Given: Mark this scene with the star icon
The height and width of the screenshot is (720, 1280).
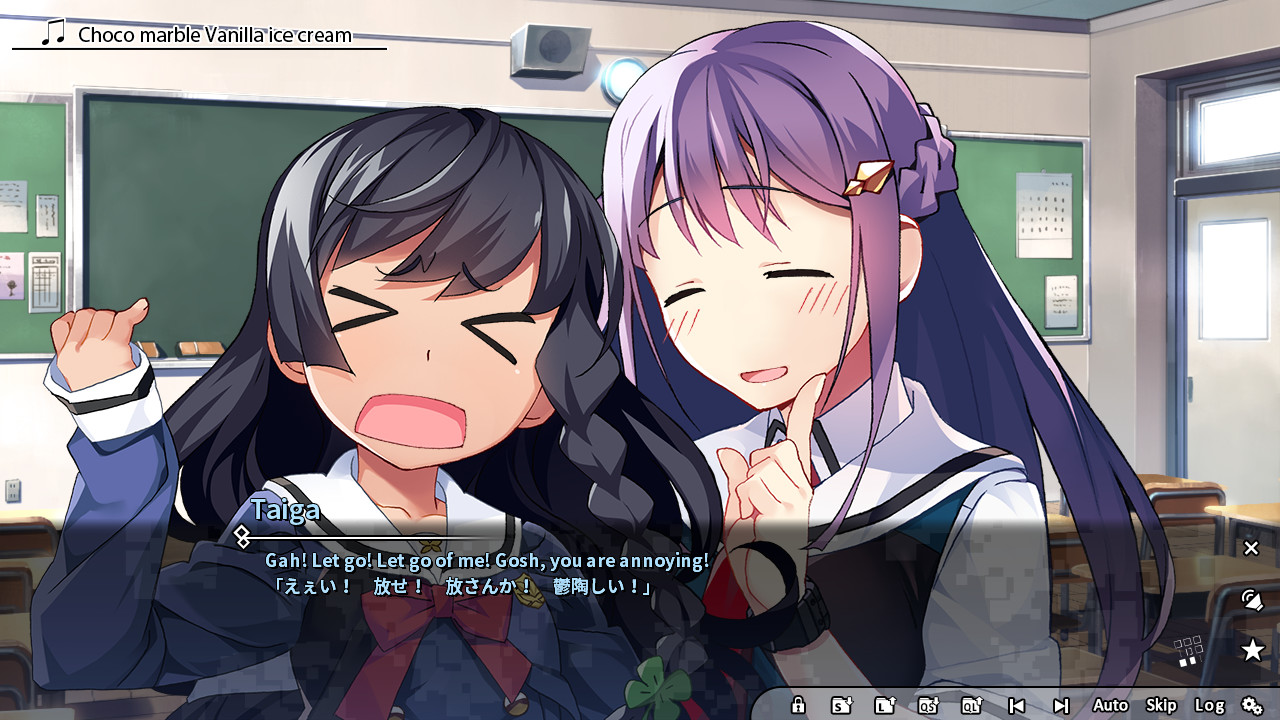Looking at the screenshot, I should click(1253, 650).
